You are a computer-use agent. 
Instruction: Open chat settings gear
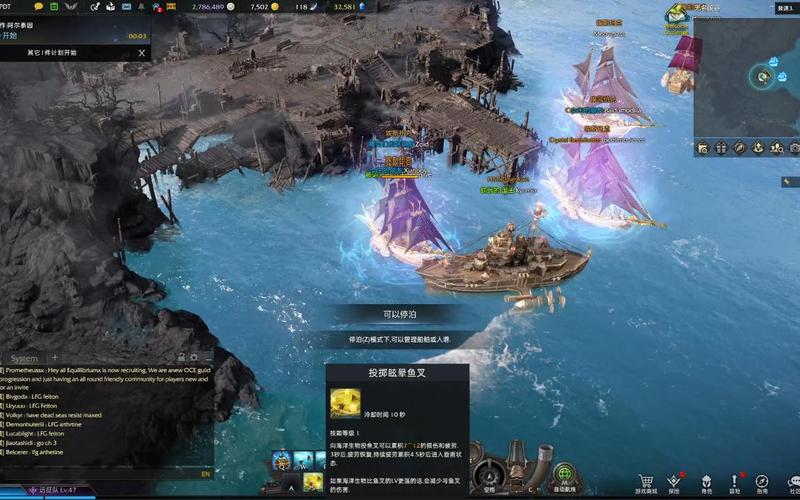(195, 358)
